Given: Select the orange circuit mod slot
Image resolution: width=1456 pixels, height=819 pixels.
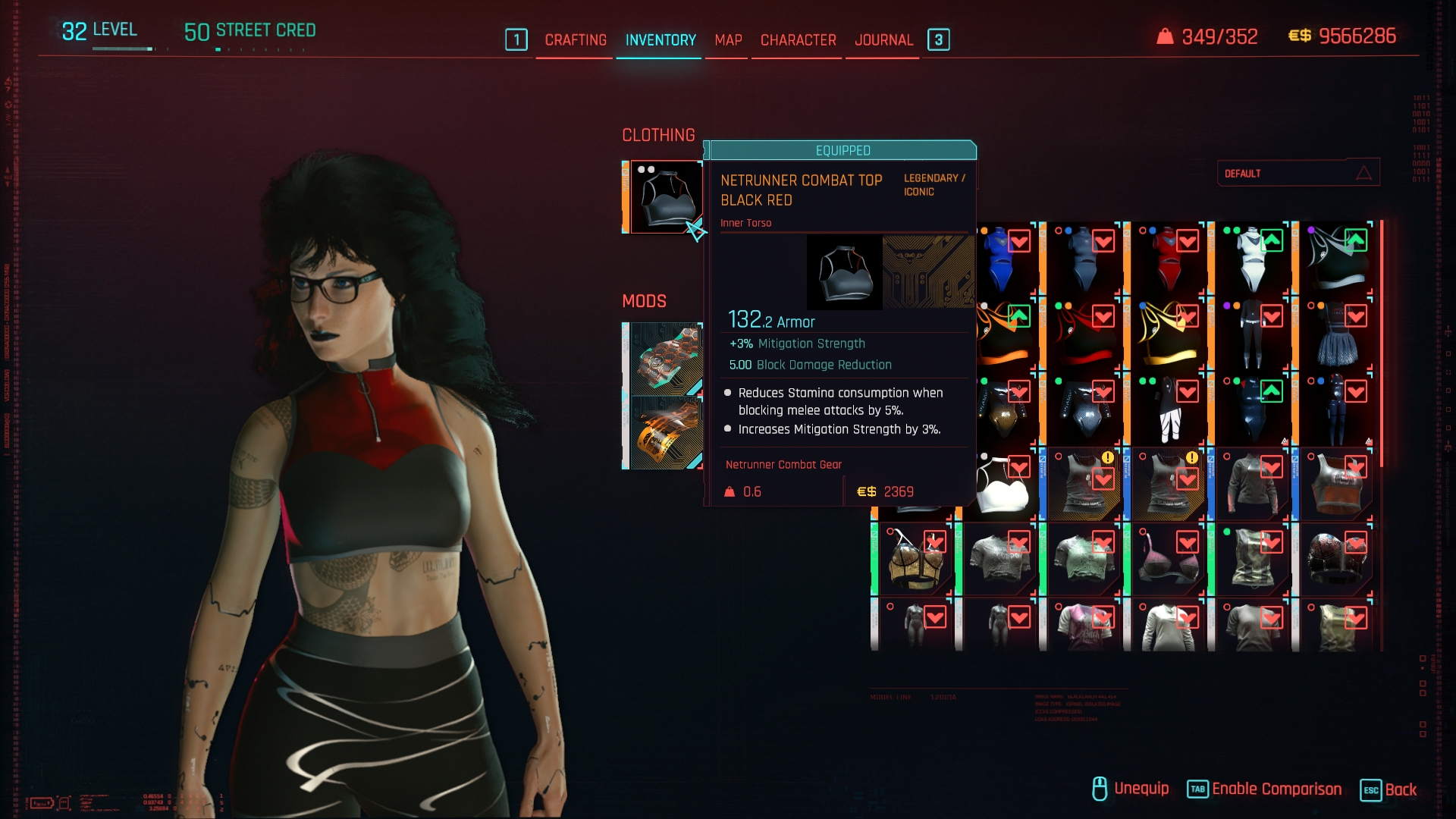Looking at the screenshot, I should pyautogui.click(x=665, y=433).
